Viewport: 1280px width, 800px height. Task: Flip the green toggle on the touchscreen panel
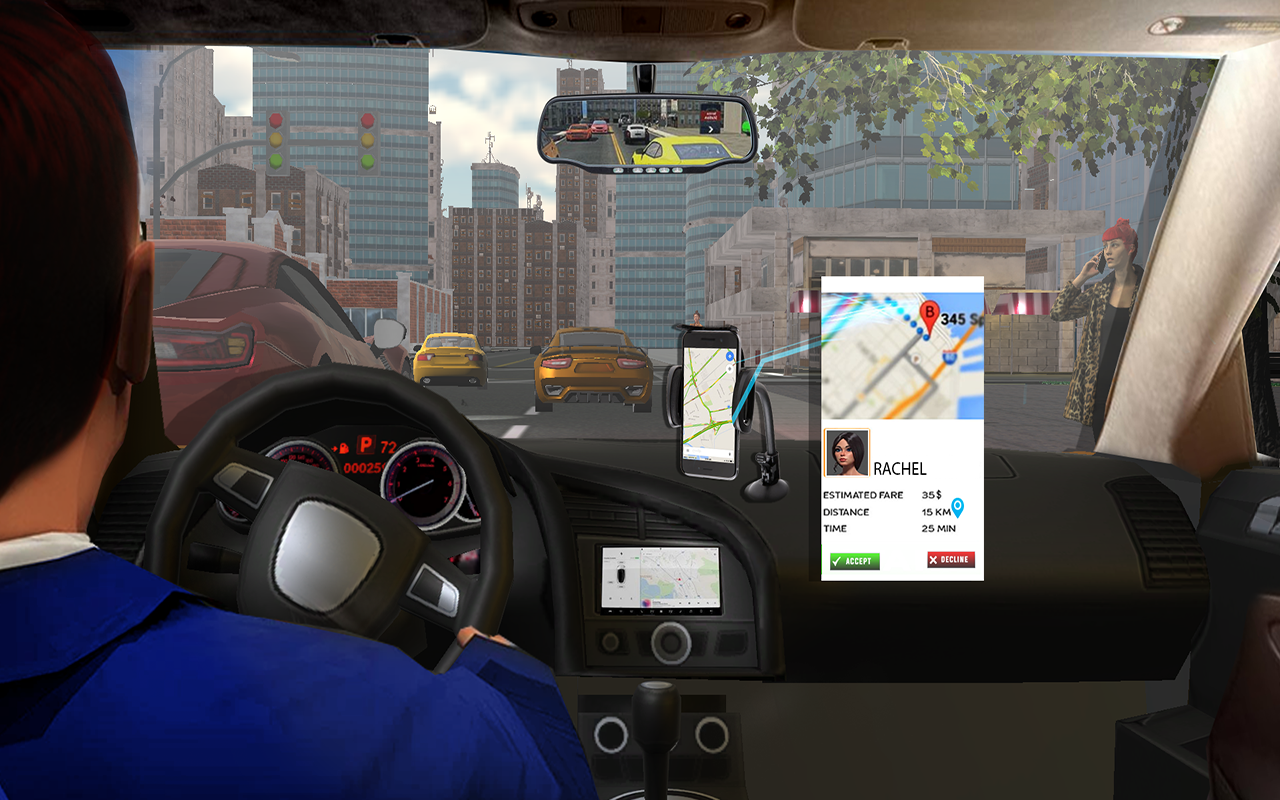[x=636, y=558]
